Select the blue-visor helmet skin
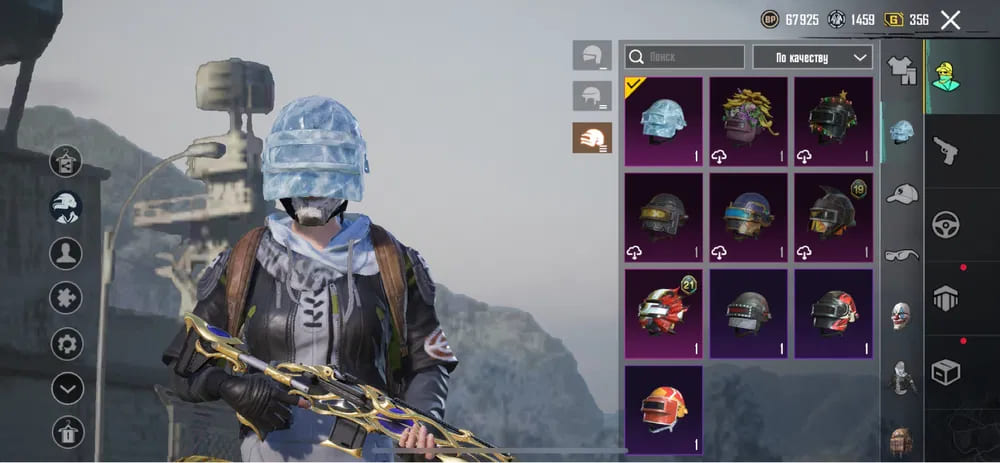Screen dimensions: 1000x463 [x=748, y=217]
